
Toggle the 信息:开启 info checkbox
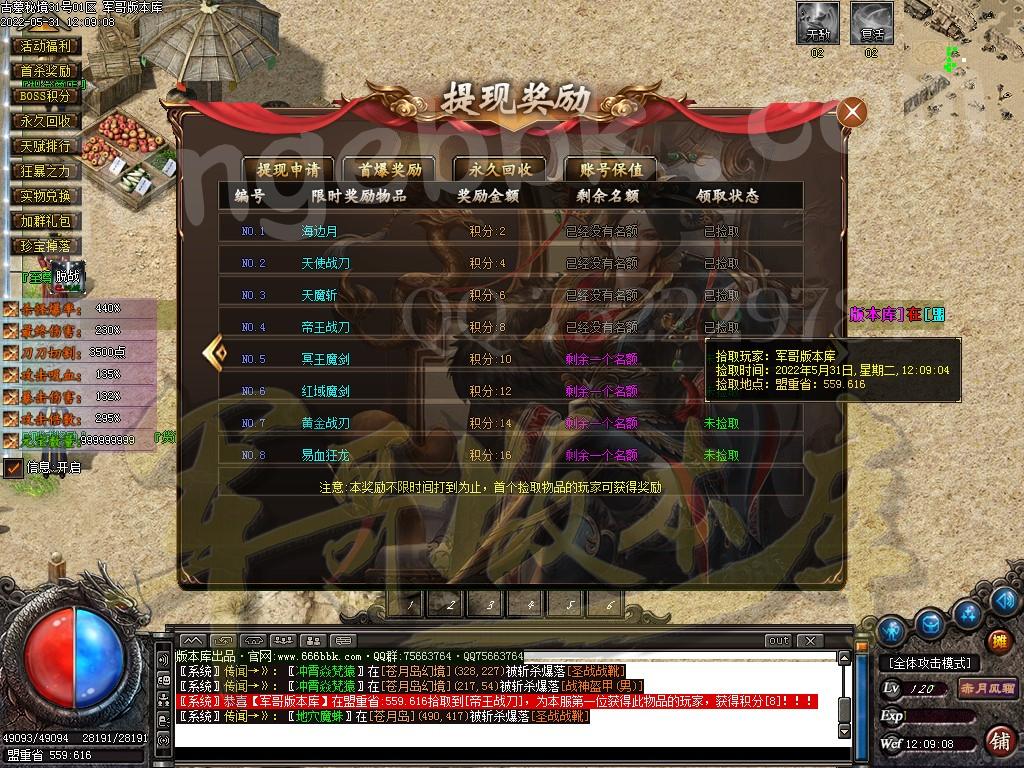click(x=13, y=467)
